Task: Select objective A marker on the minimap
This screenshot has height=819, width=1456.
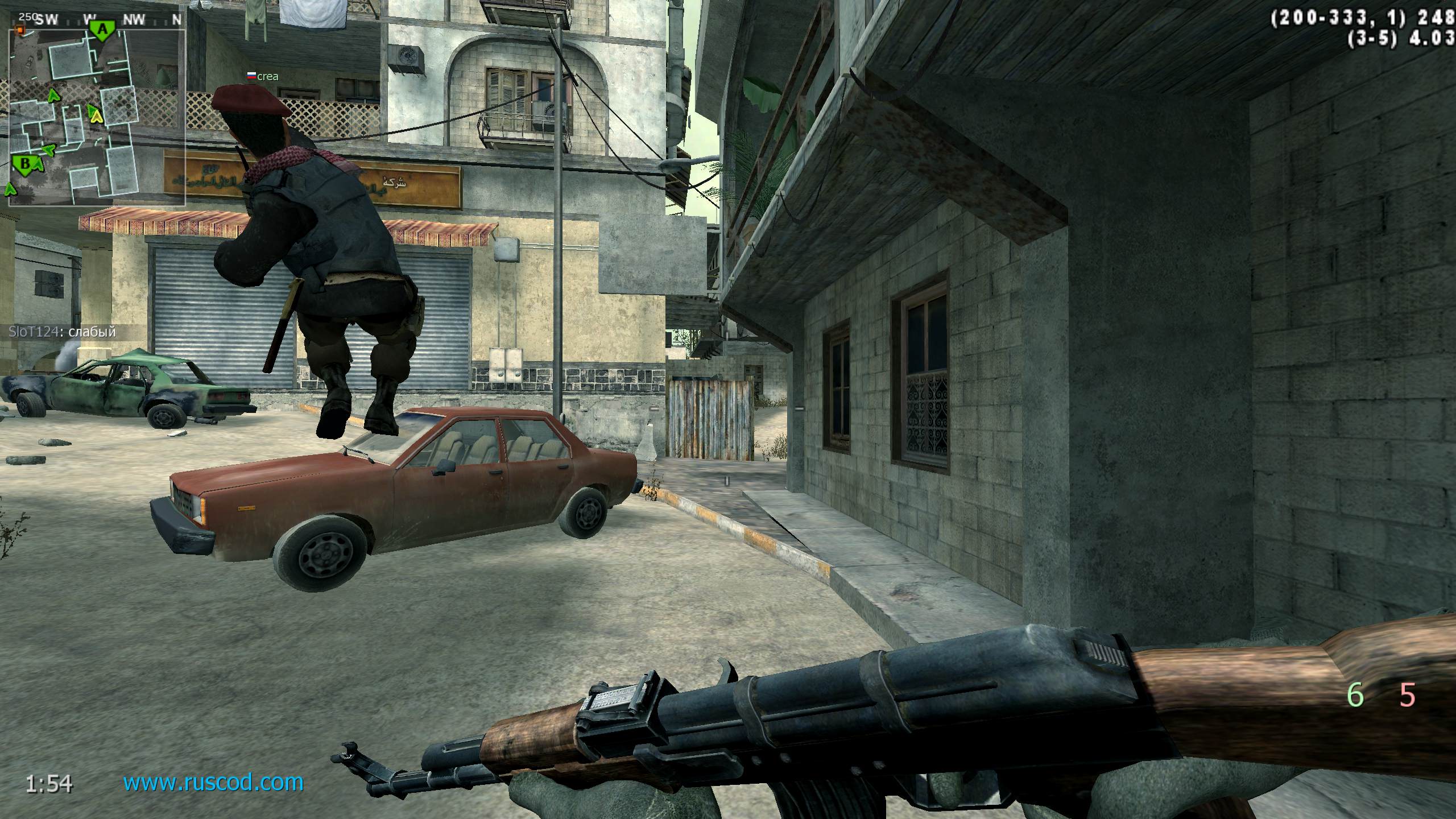Action: (102, 30)
